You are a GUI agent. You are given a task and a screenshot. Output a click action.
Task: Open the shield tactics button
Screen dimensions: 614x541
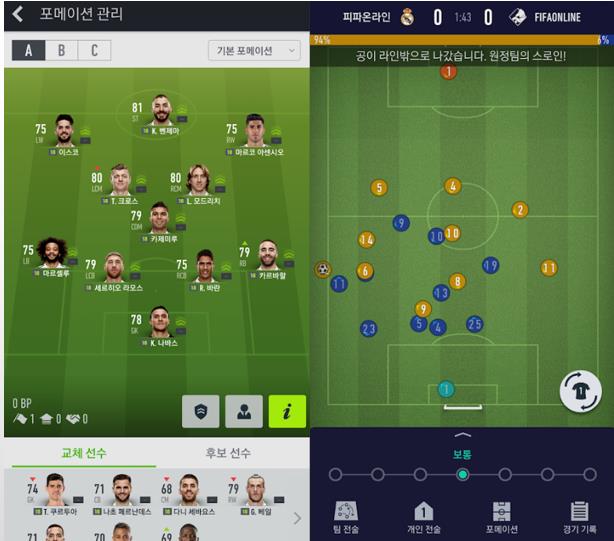[200, 411]
